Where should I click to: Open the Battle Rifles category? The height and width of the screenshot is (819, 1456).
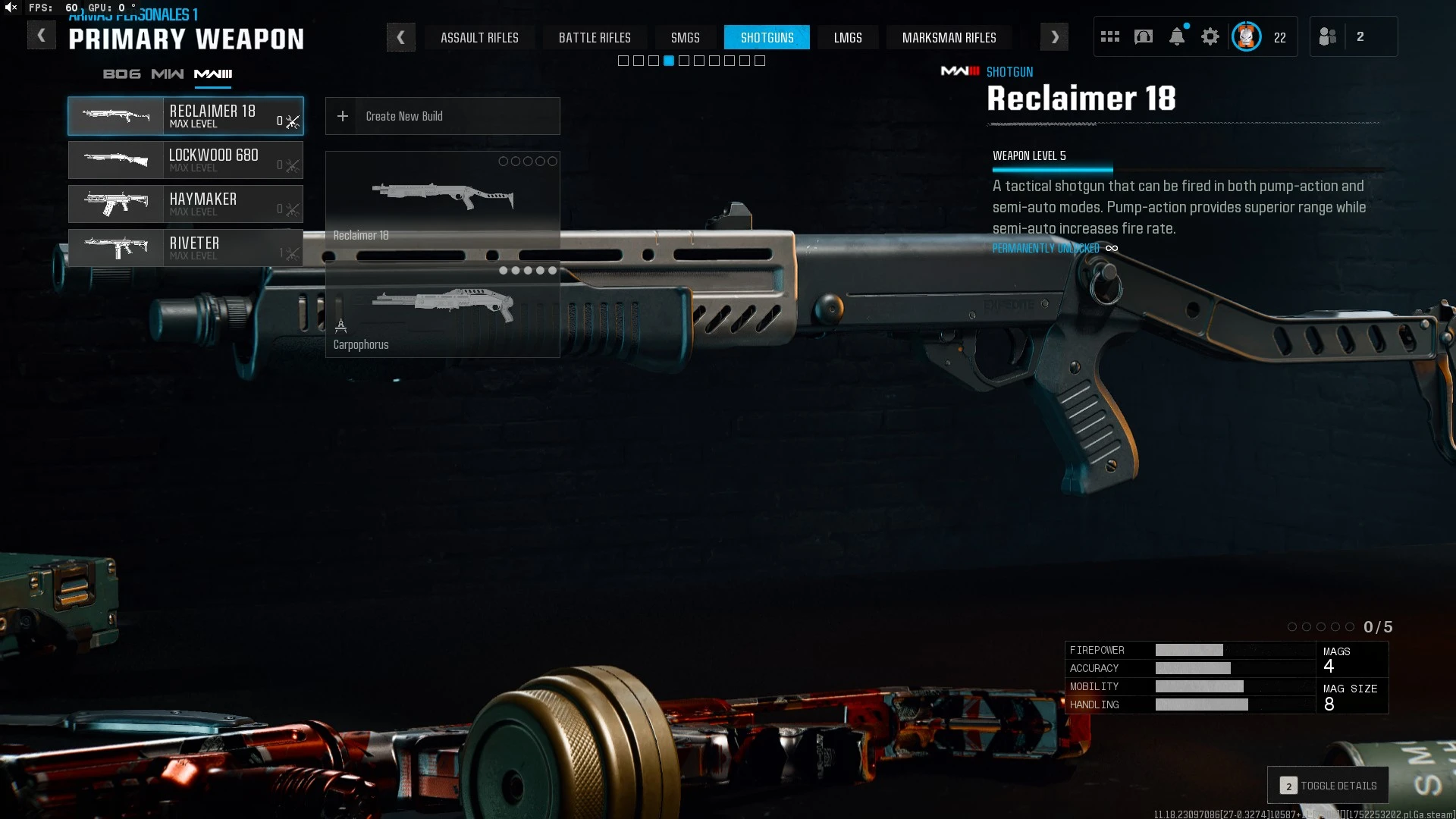click(595, 37)
